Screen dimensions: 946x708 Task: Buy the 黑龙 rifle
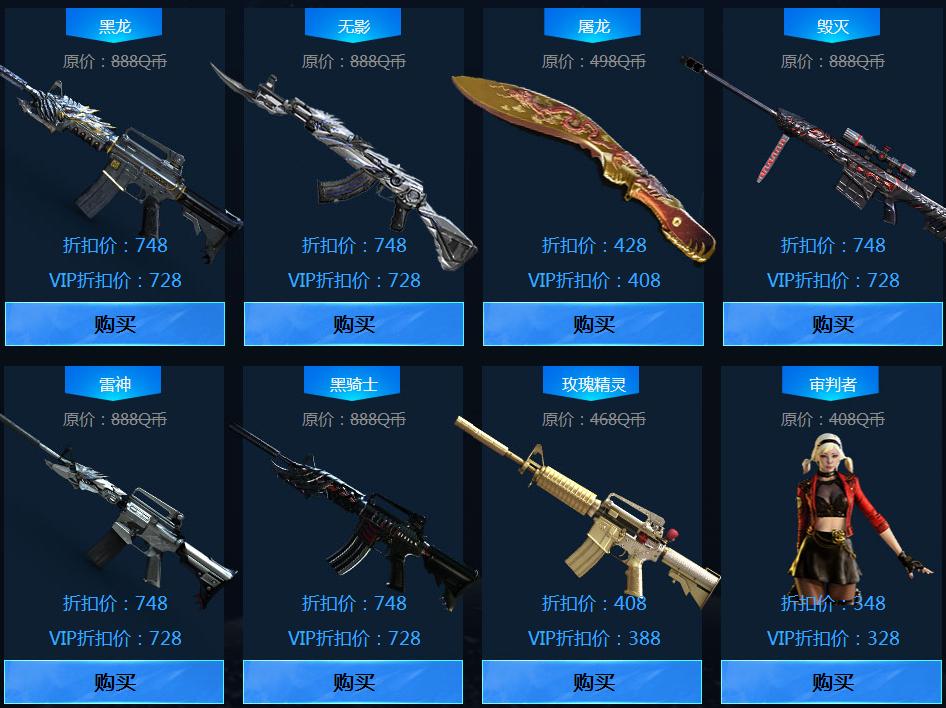[114, 324]
